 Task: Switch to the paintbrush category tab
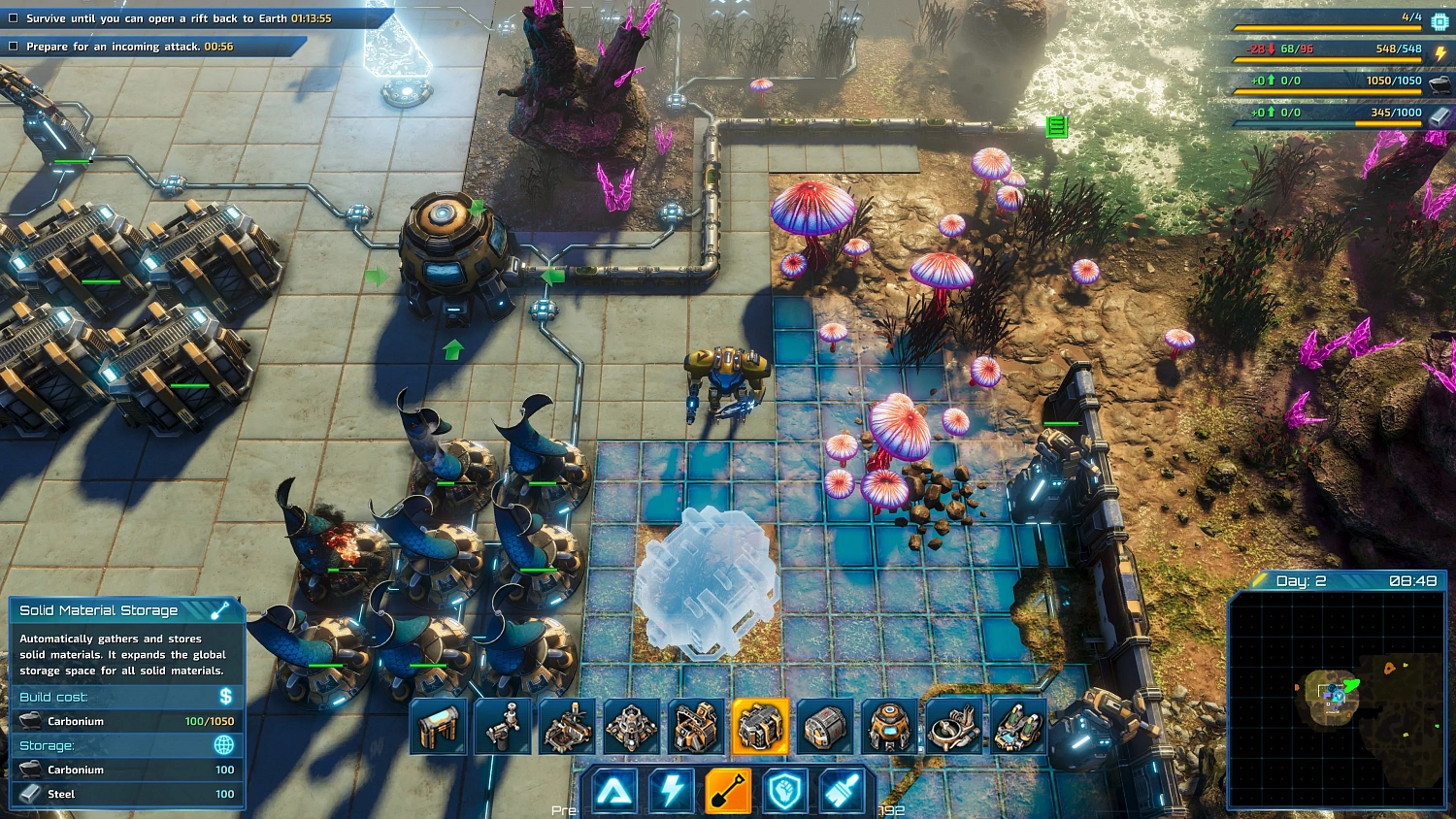click(842, 791)
